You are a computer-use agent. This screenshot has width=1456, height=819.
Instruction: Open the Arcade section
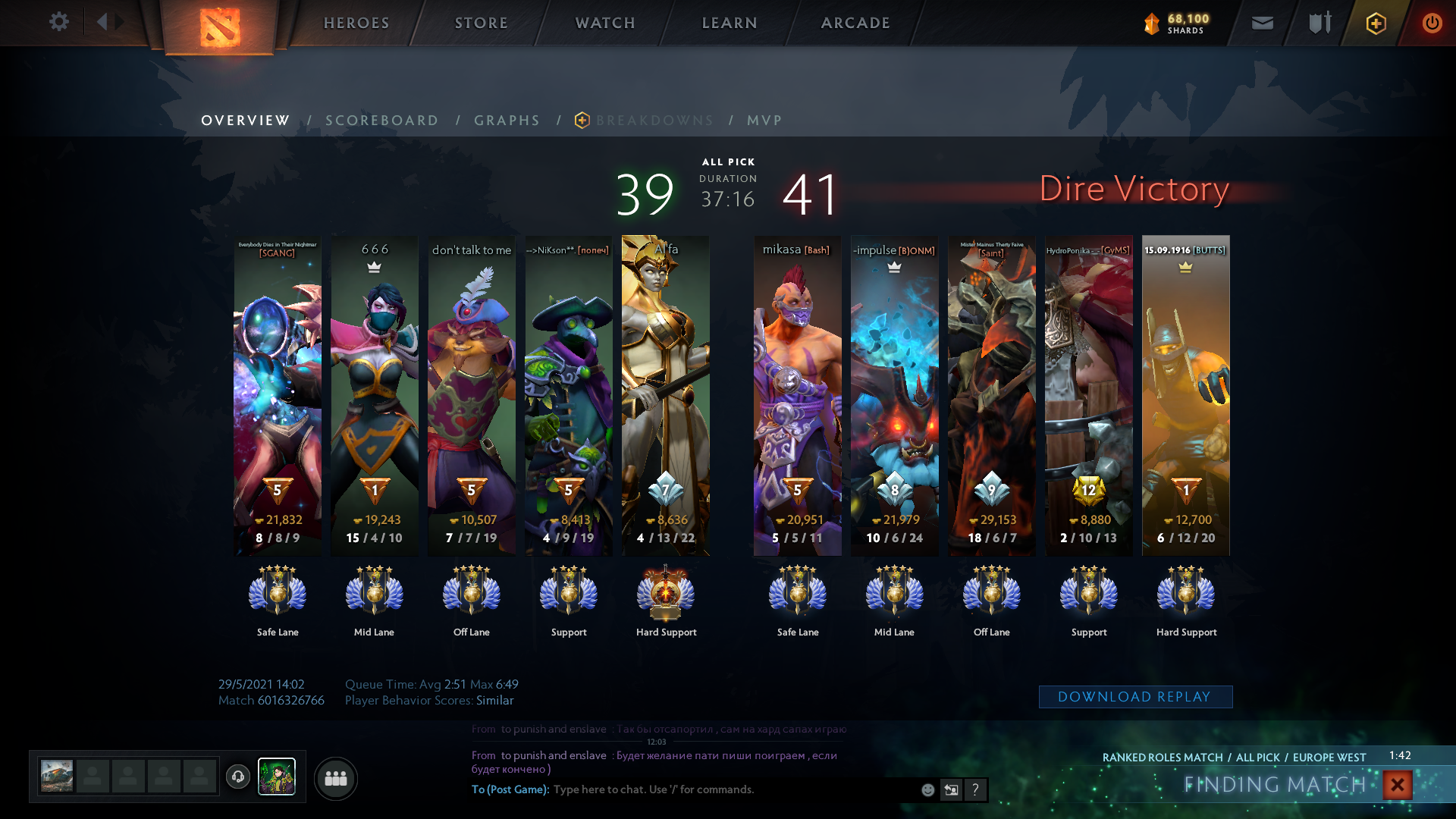point(855,23)
